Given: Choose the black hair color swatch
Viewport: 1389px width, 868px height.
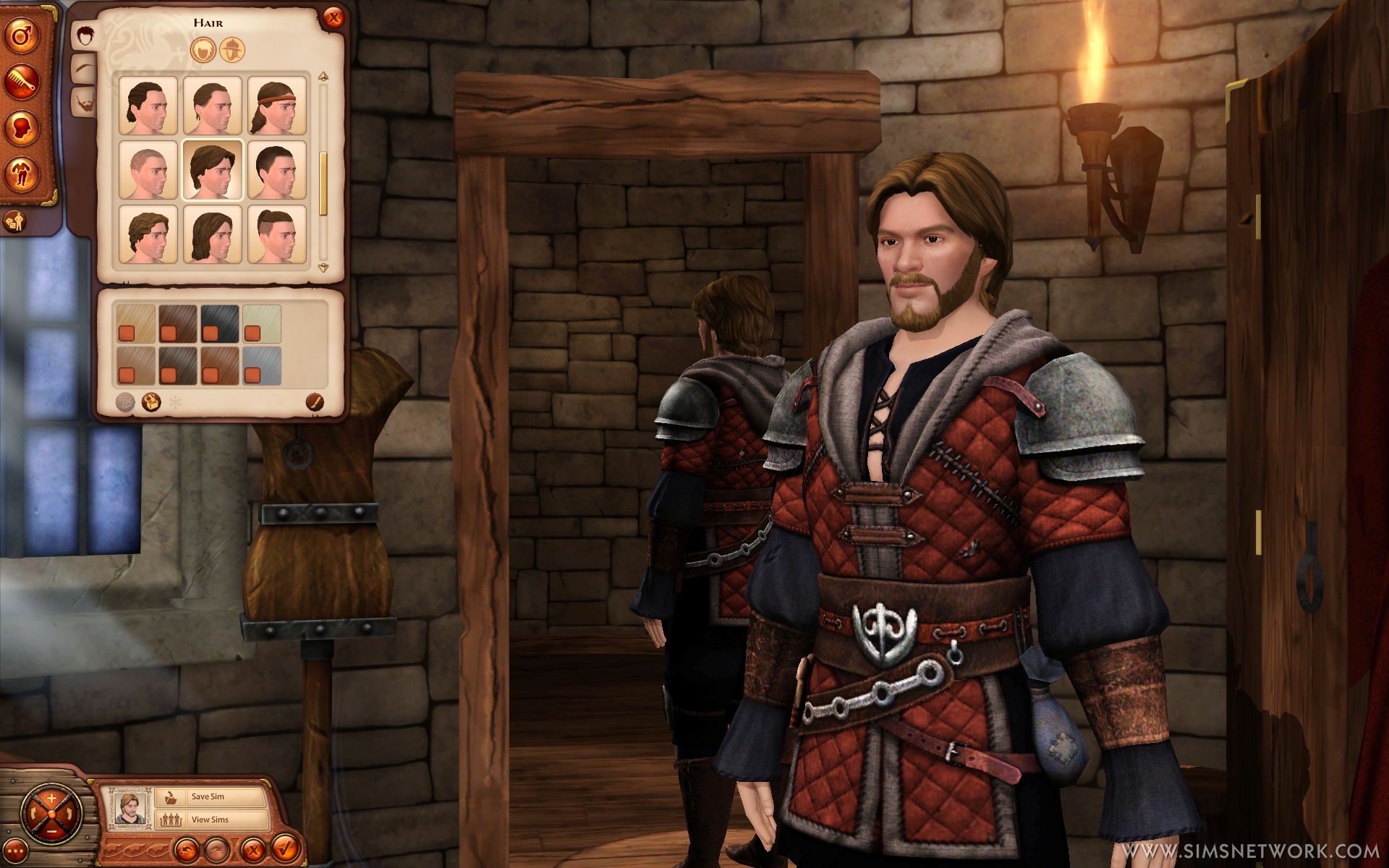Looking at the screenshot, I should pyautogui.click(x=219, y=323).
